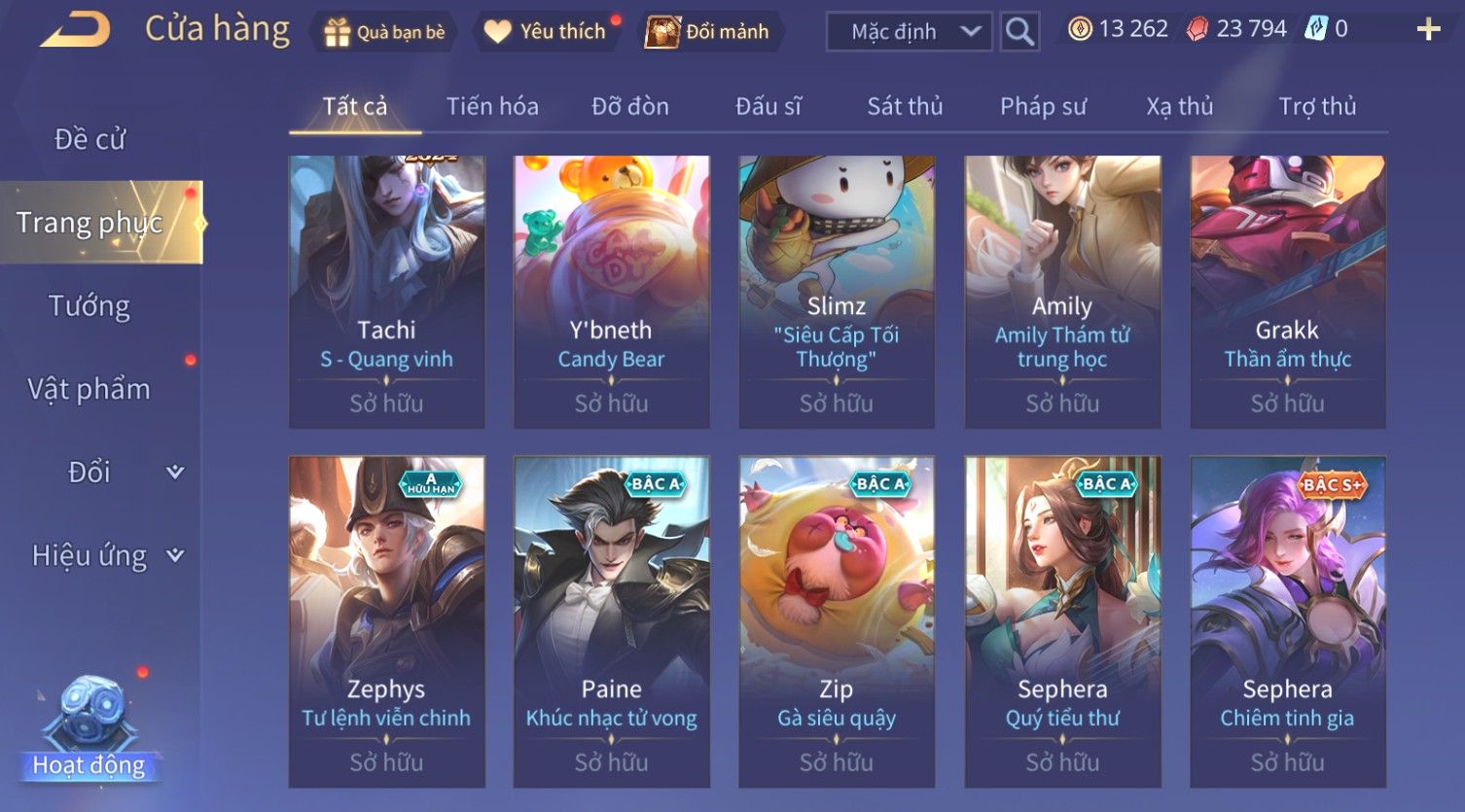Choose the Grakk Thần ẩm thực card
The height and width of the screenshot is (812, 1465).
(x=1287, y=292)
